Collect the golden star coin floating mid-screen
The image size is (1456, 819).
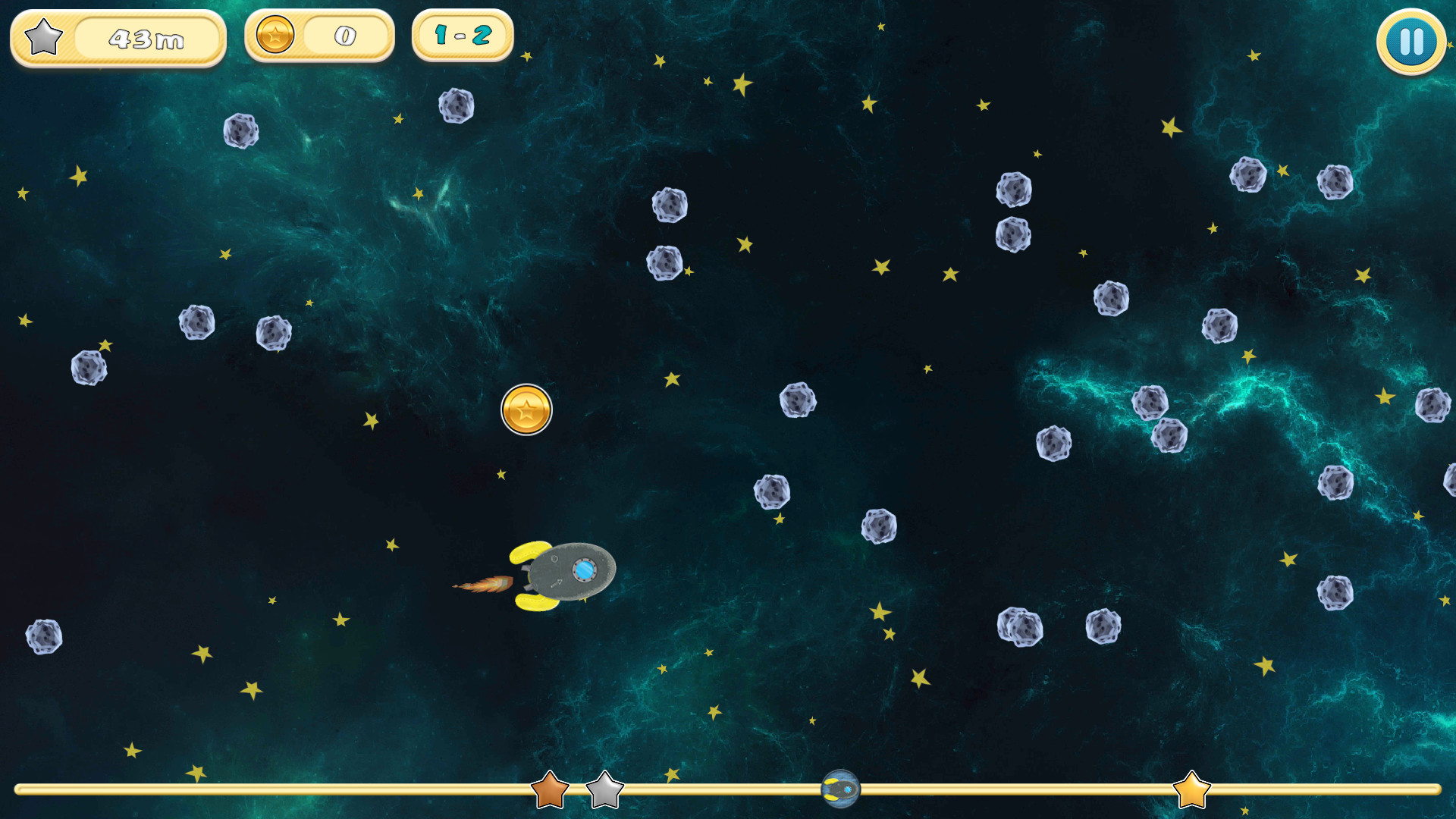(x=526, y=409)
